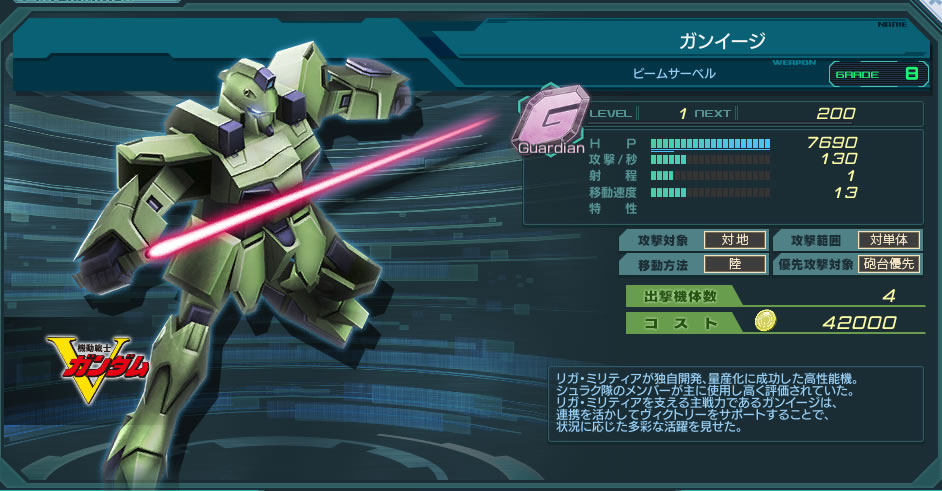Screen dimensions: 942x491
Task: Select the GRADE 8 badge
Action: pyautogui.click(x=874, y=73)
